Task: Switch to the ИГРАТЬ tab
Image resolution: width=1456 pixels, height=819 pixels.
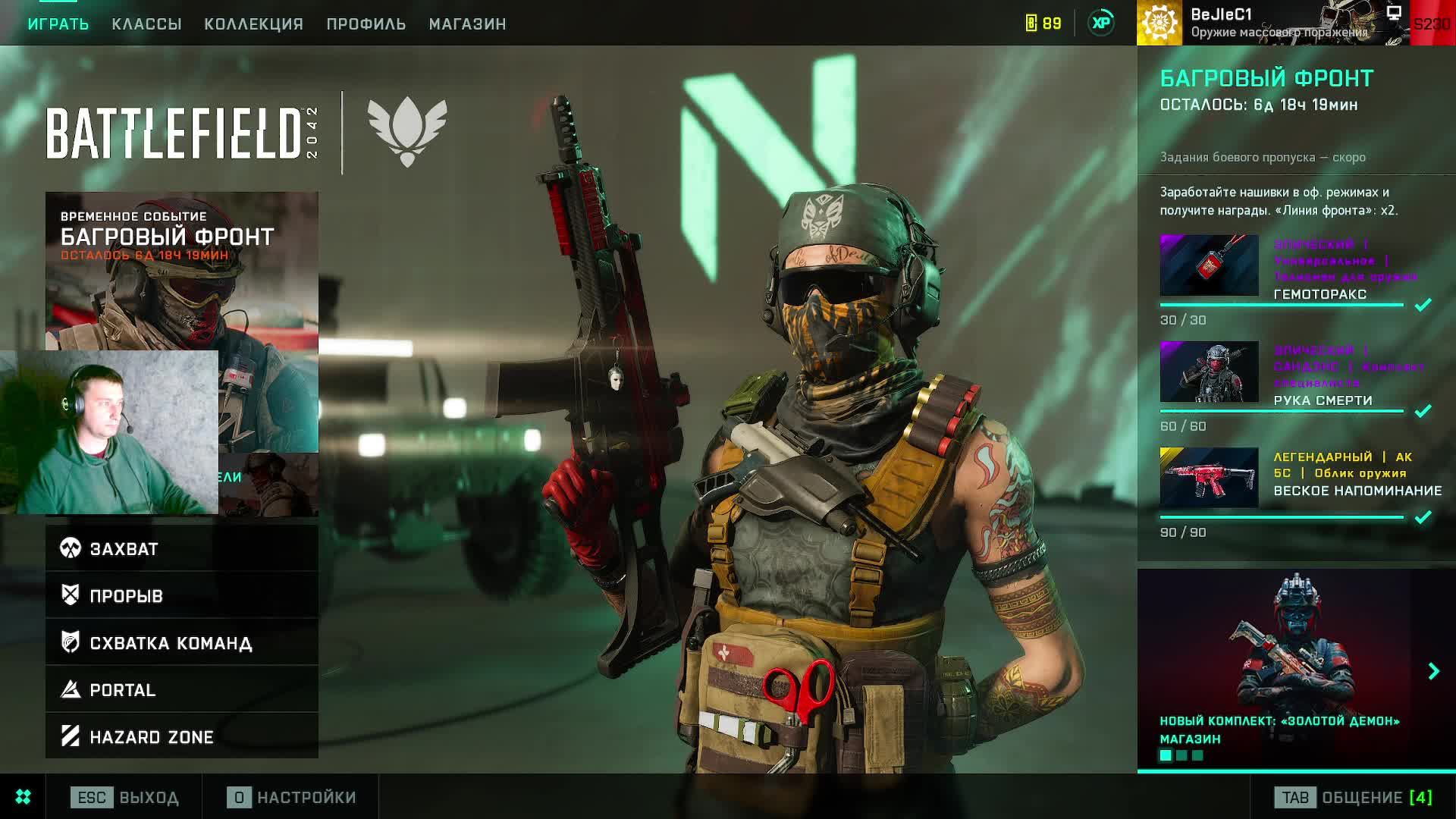Action: click(58, 24)
